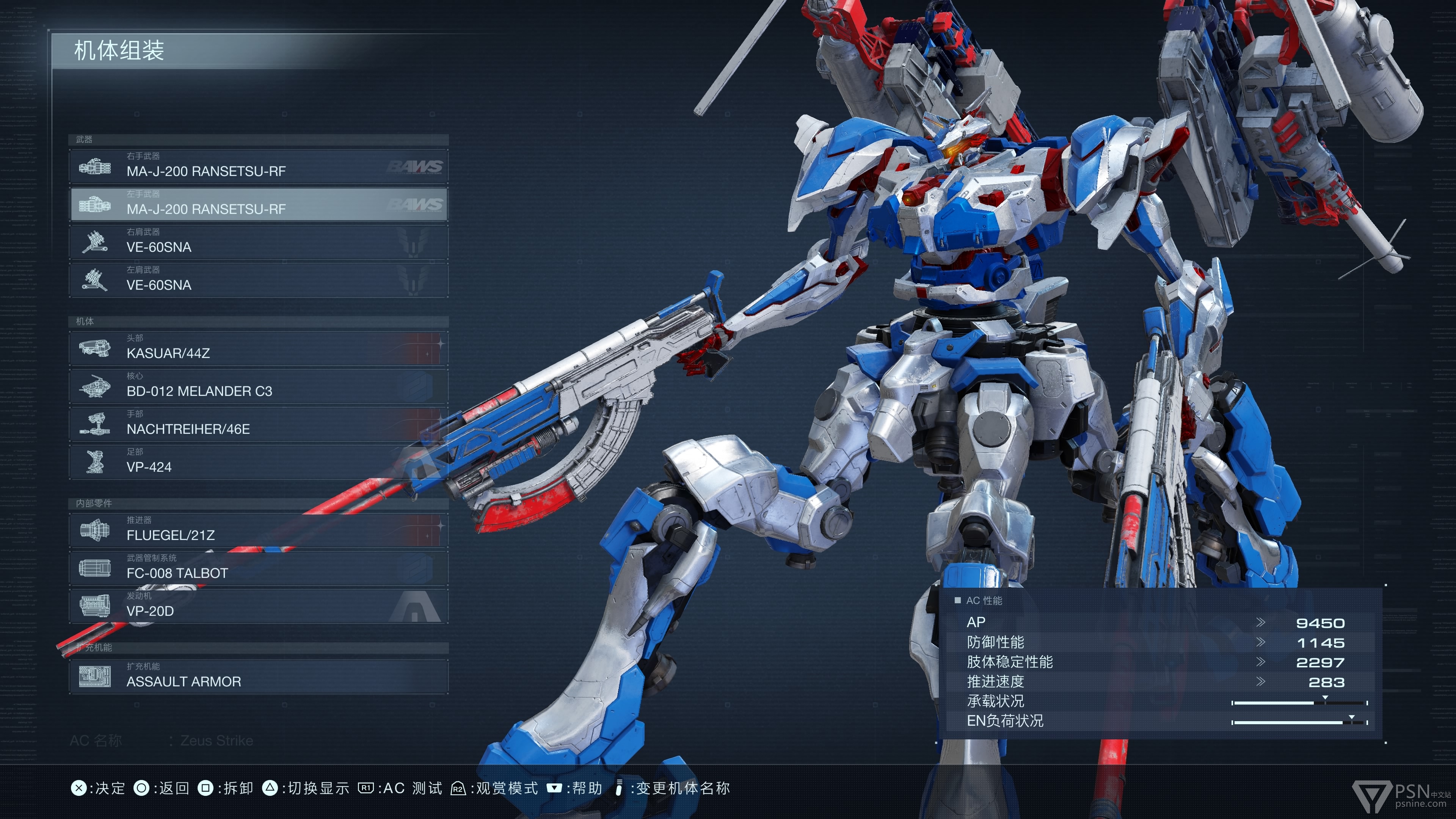Open the VP-20D generator slot
Screen dimensions: 1456x819
(x=258, y=606)
